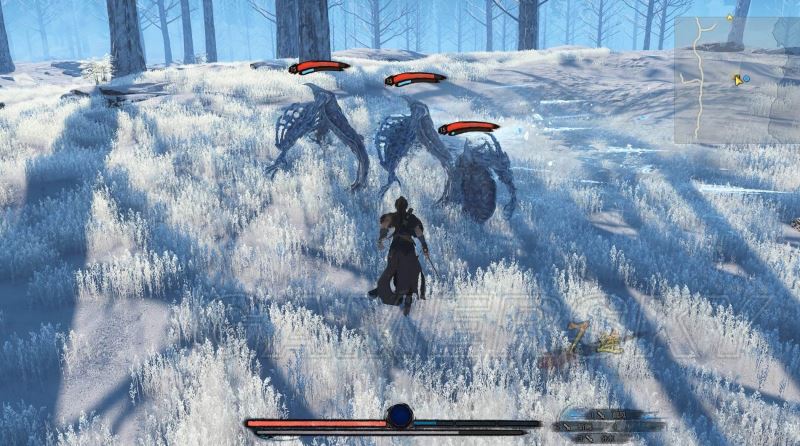The width and height of the screenshot is (800, 446).
Task: Select the blue circle marker on minimap
Action: 746,78
